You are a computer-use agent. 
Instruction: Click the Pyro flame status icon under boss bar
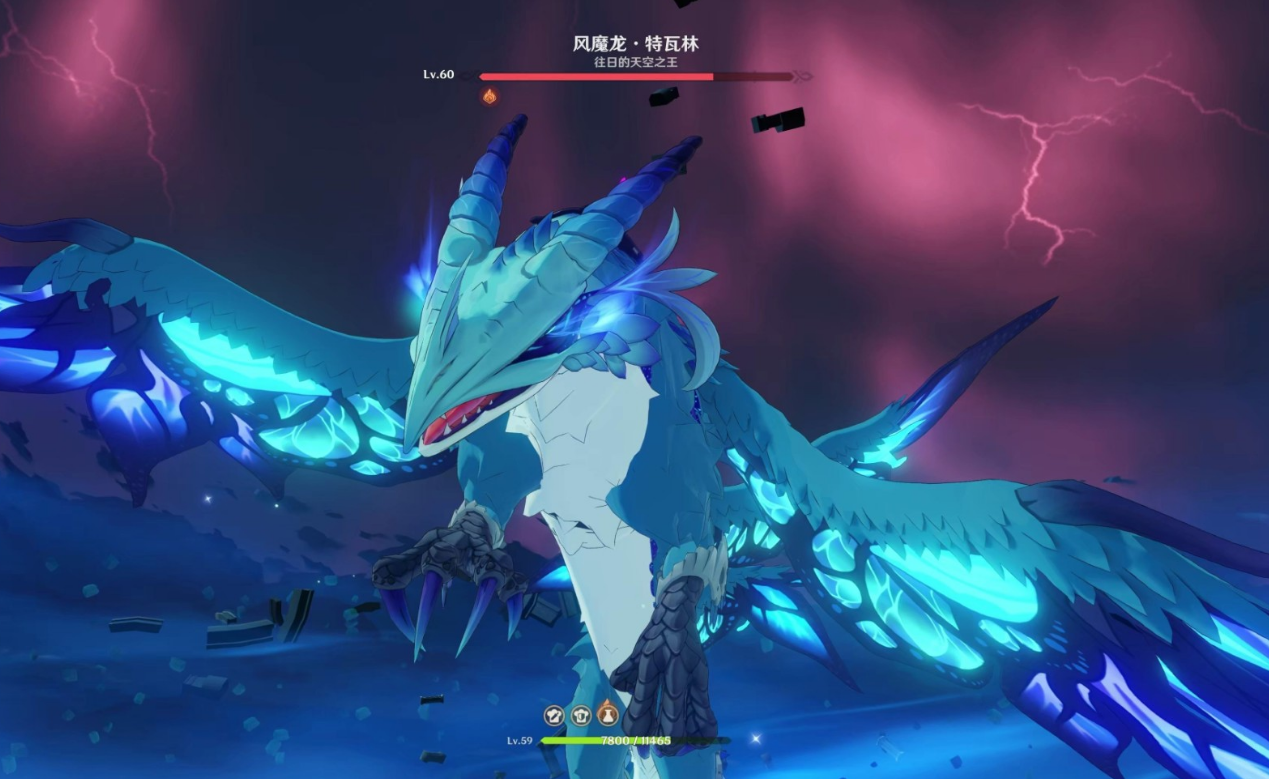pyautogui.click(x=490, y=96)
